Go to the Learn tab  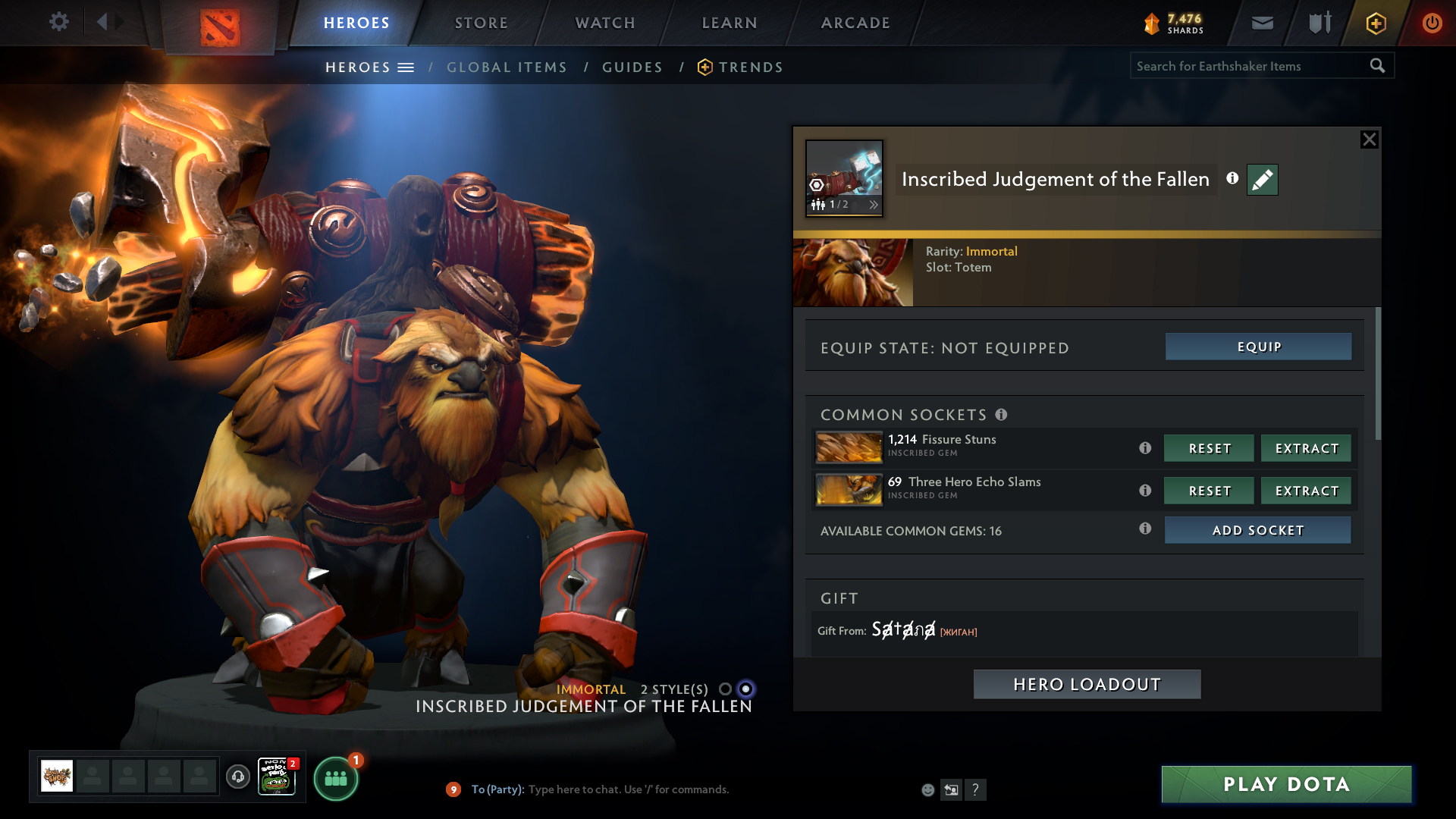(x=730, y=23)
